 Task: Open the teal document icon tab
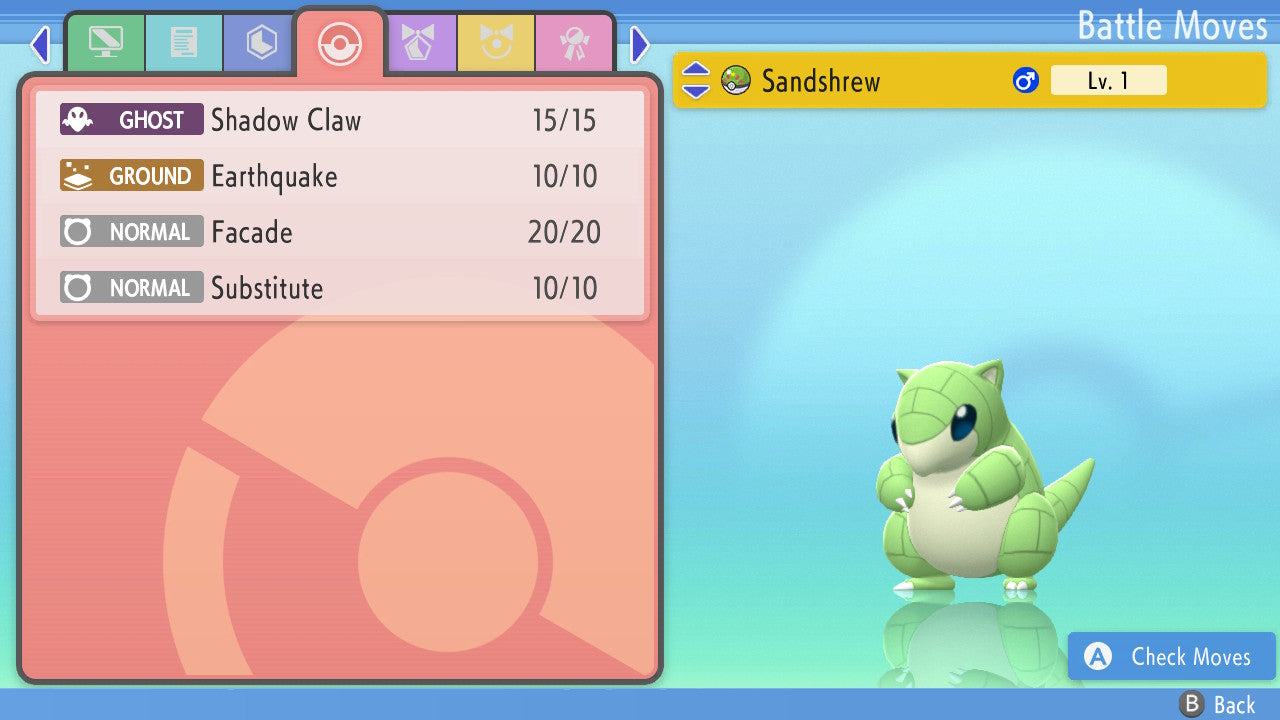[x=184, y=43]
